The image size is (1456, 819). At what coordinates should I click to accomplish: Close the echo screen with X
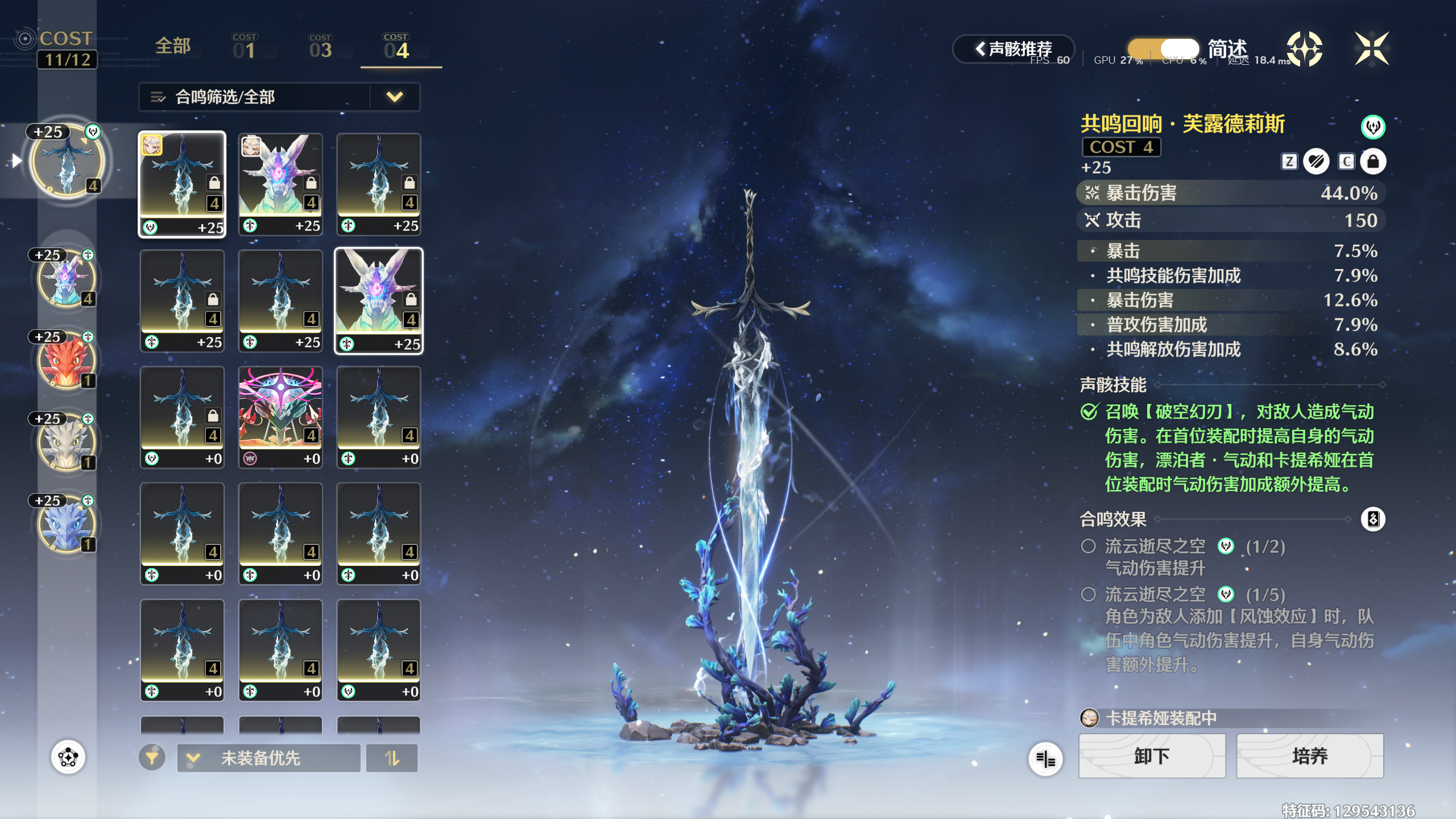[1371, 49]
